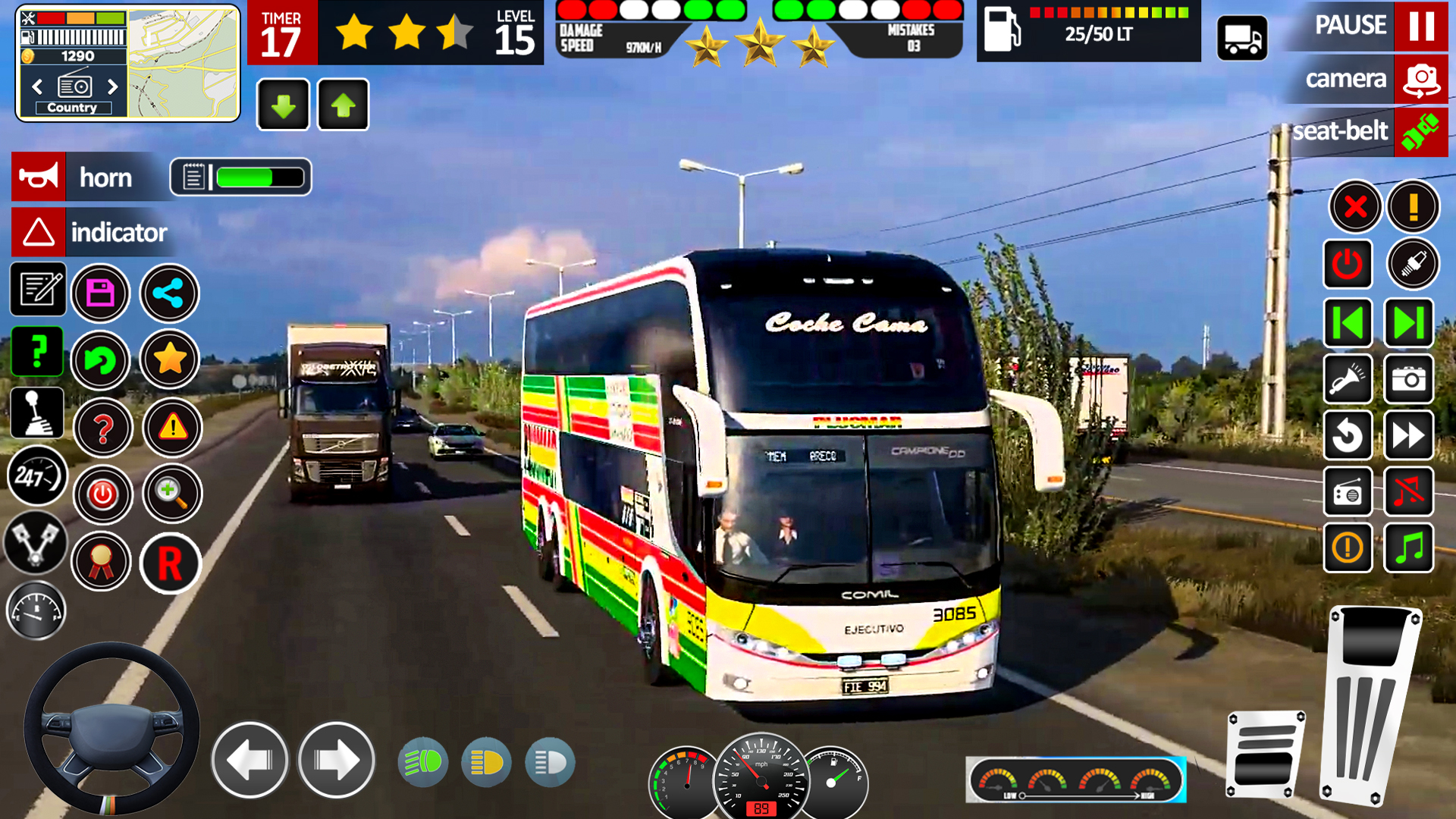
Task: Select the orange star favorite icon
Action: click(169, 359)
